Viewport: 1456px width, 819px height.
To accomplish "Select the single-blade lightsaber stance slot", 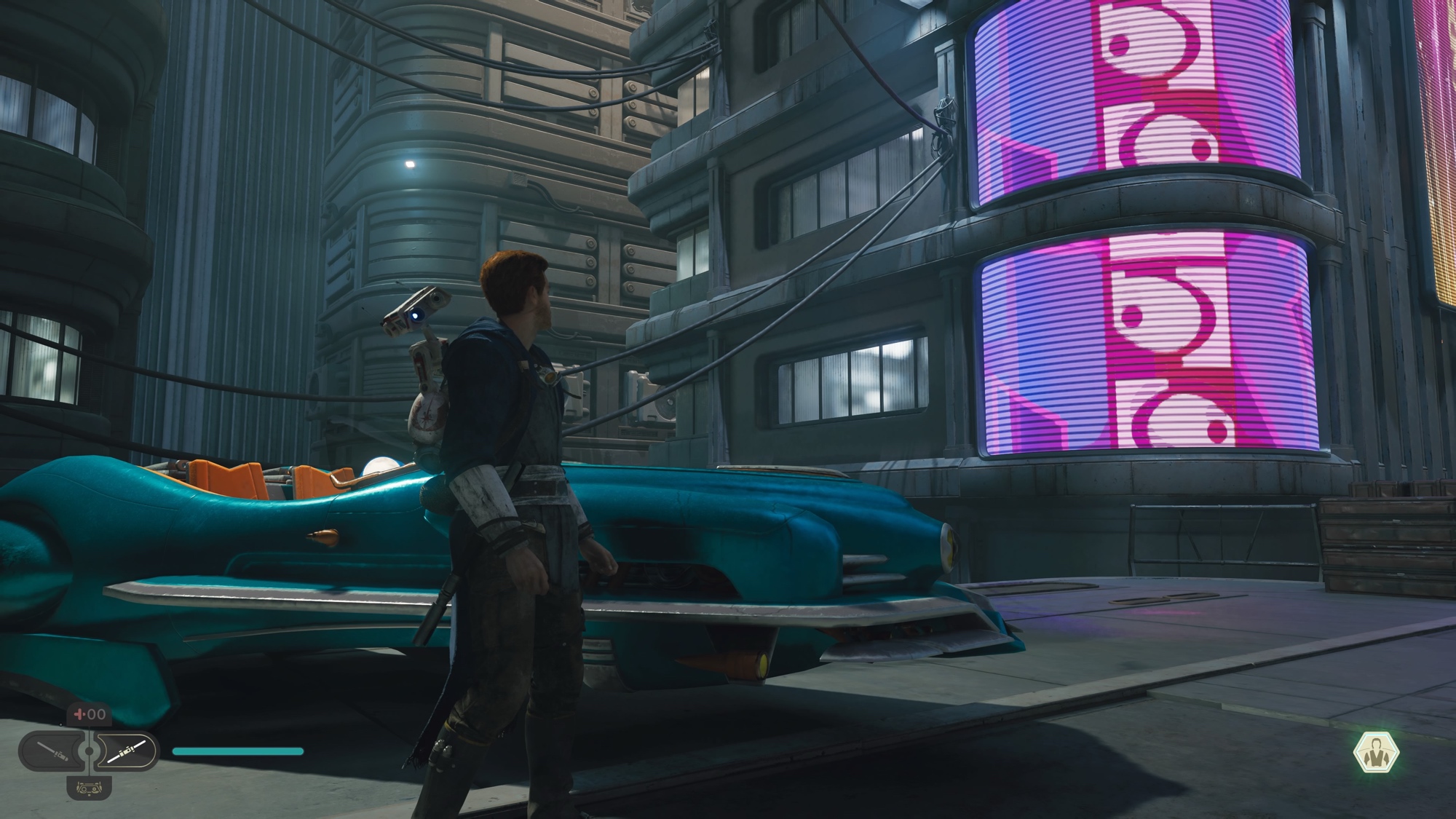I will 52,751.
